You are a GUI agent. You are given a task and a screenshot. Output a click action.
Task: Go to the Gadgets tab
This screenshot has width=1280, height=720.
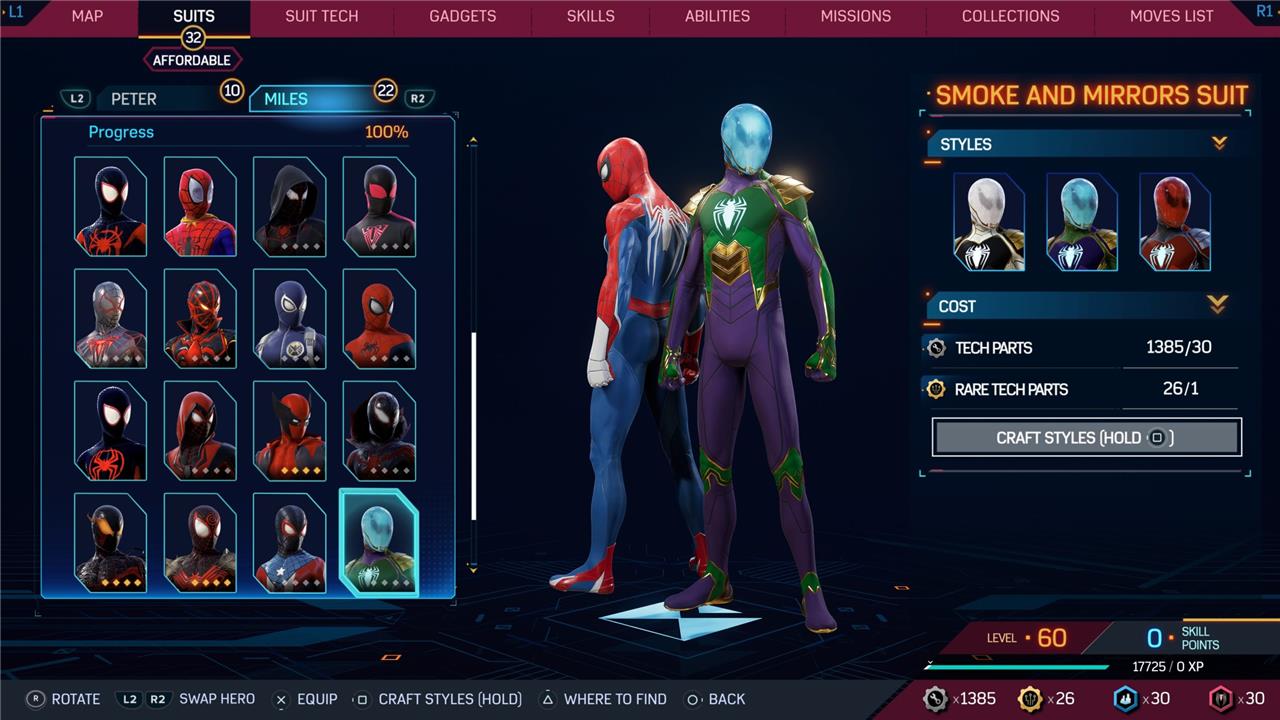pos(462,16)
